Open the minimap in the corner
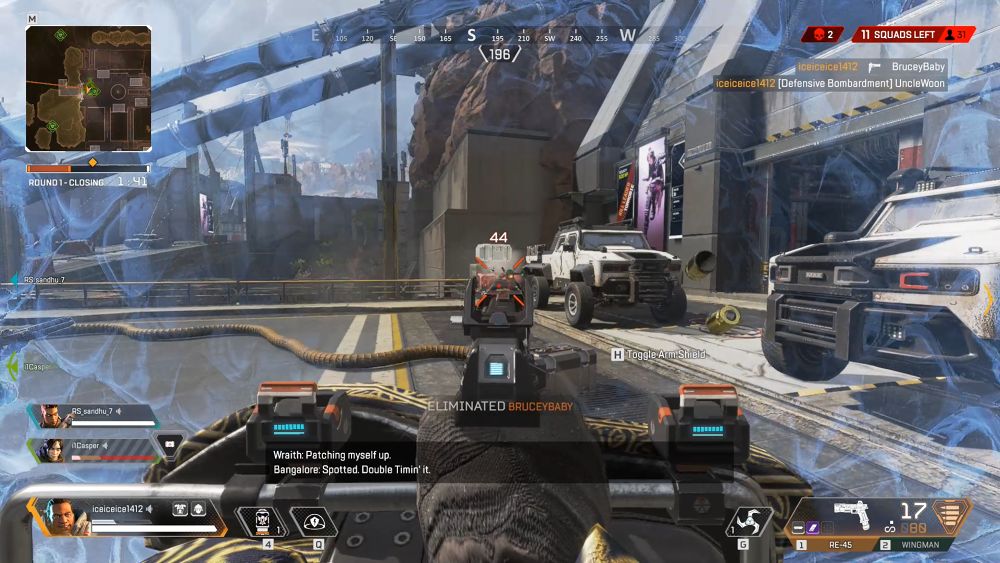The height and width of the screenshot is (563, 1000). coord(88,89)
